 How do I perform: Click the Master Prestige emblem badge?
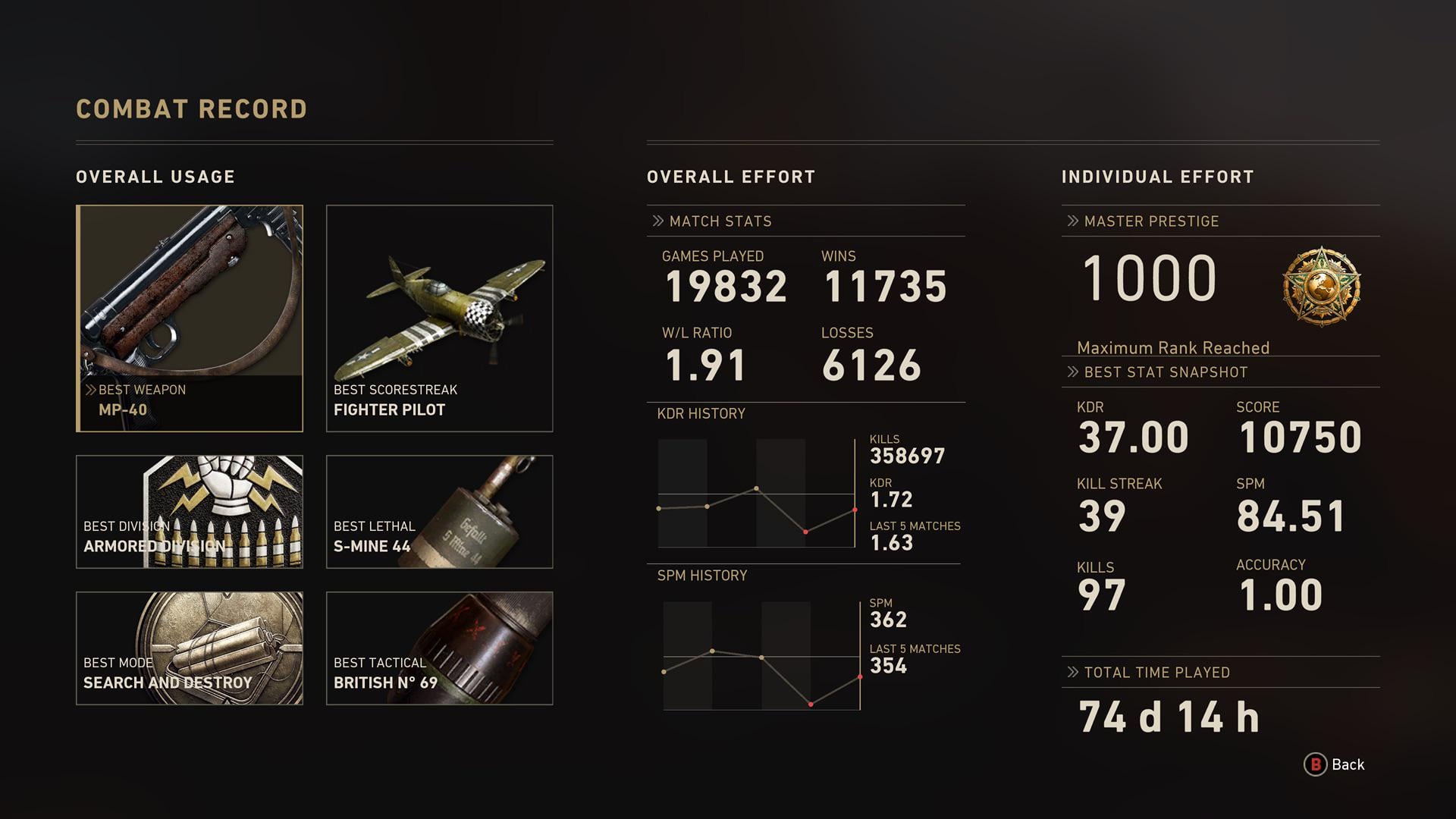pos(1321,287)
